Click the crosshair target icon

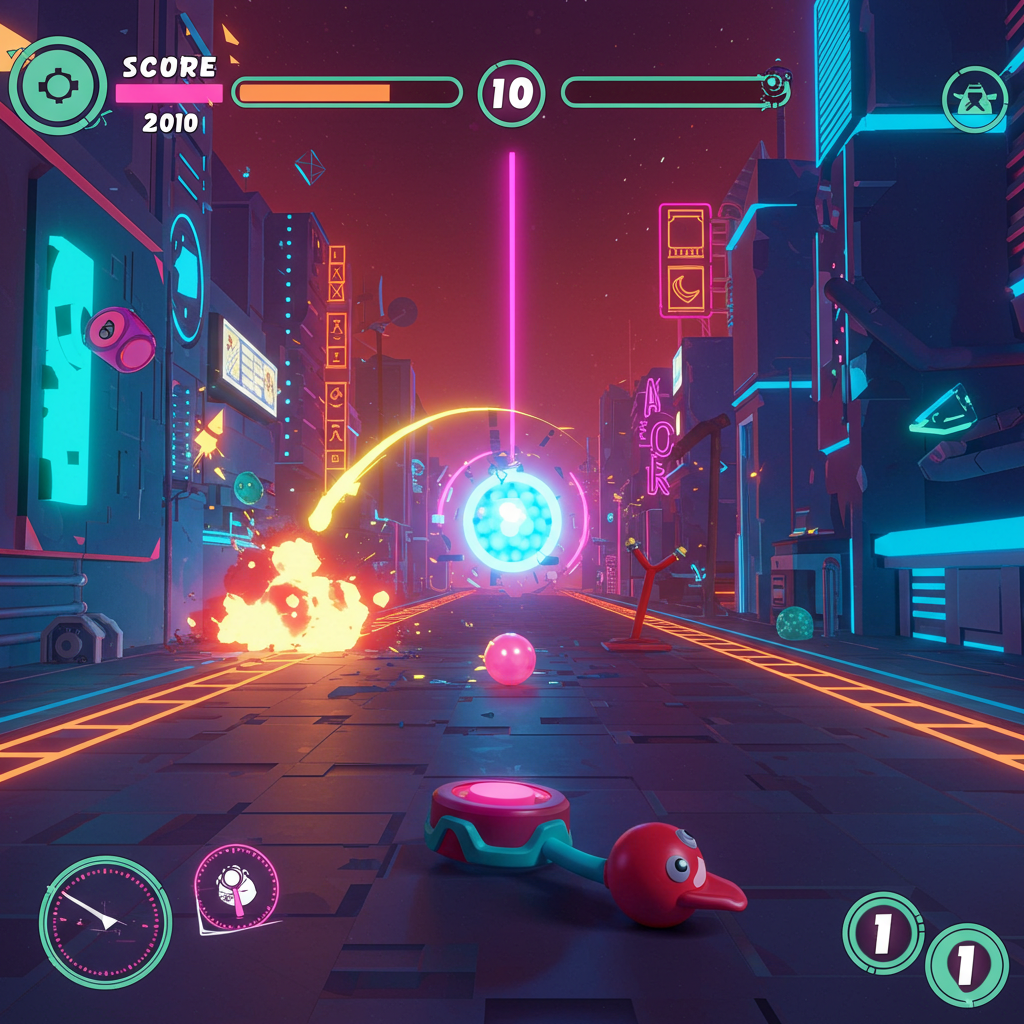point(57,86)
